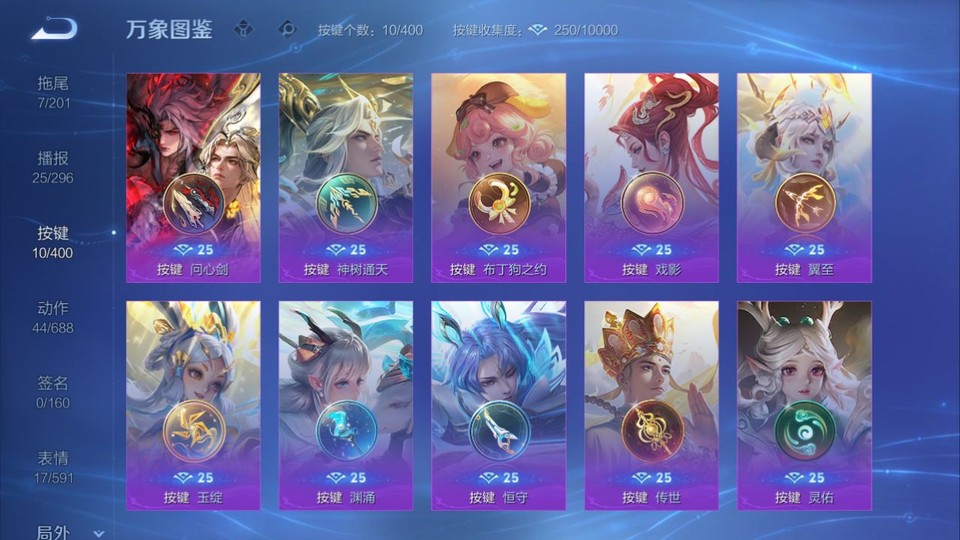
Task: Open the 播报 category tab
Action: [x=53, y=167]
